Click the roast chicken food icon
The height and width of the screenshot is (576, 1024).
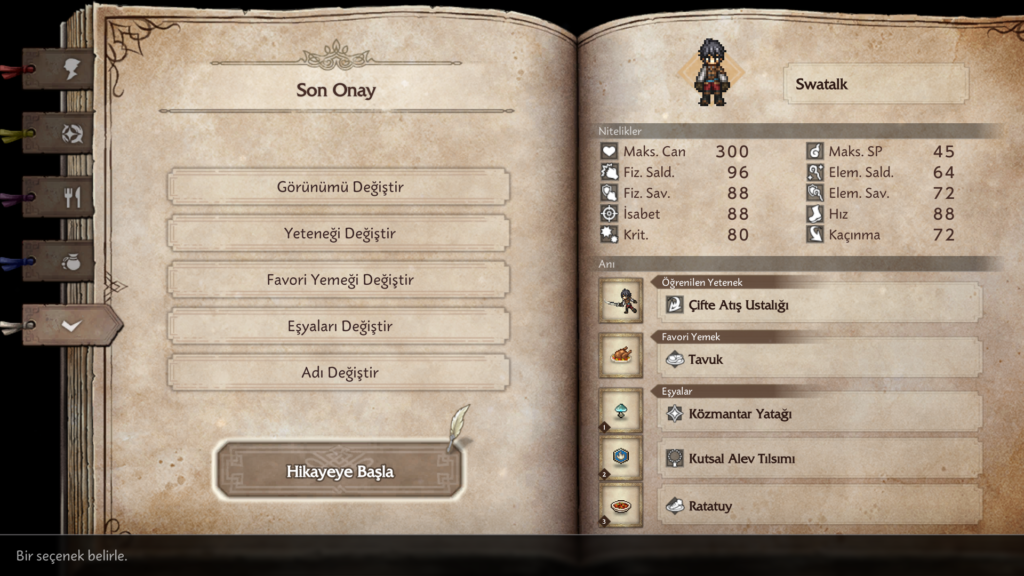point(621,355)
